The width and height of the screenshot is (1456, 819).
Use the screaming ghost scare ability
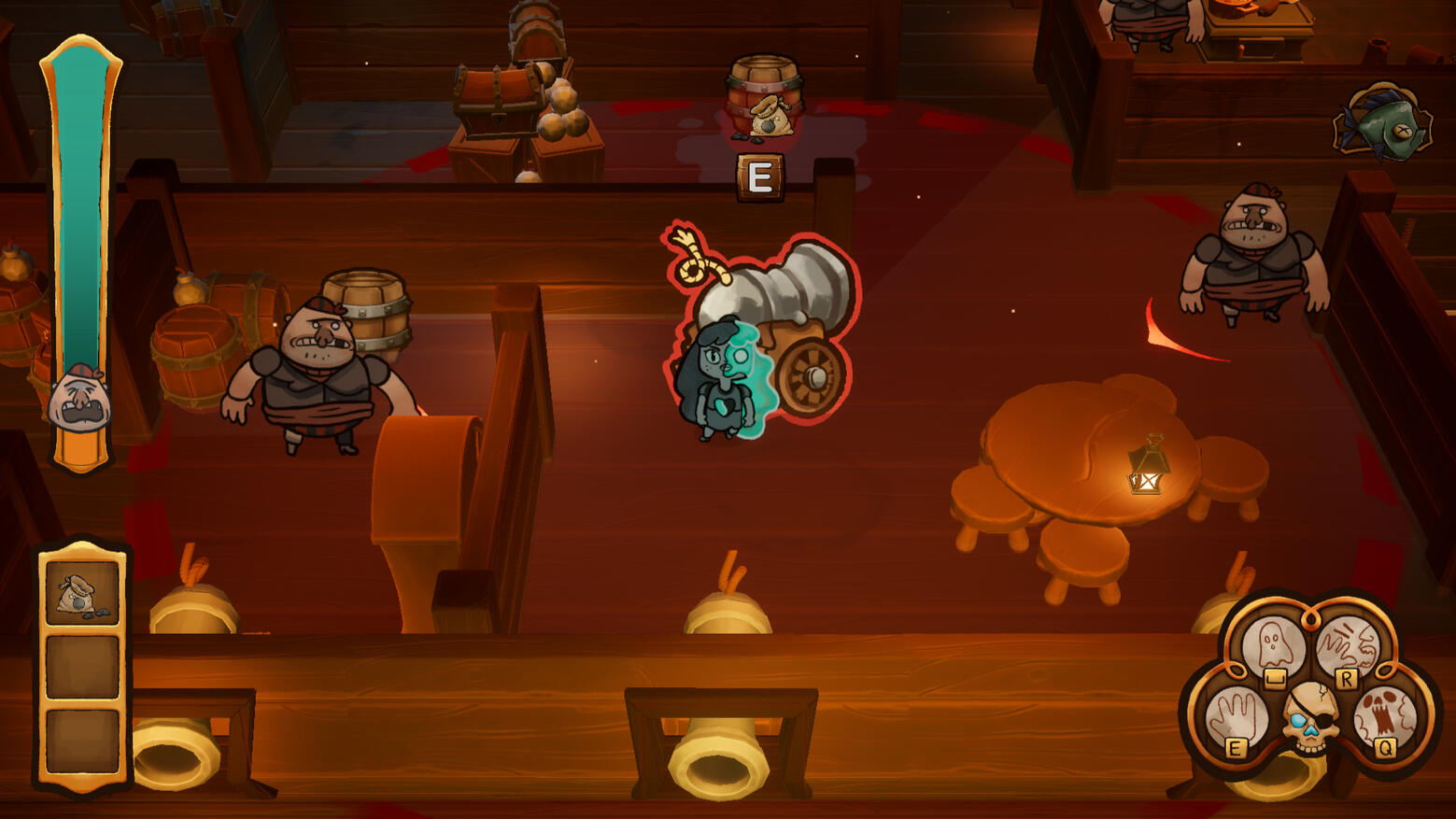[1385, 717]
